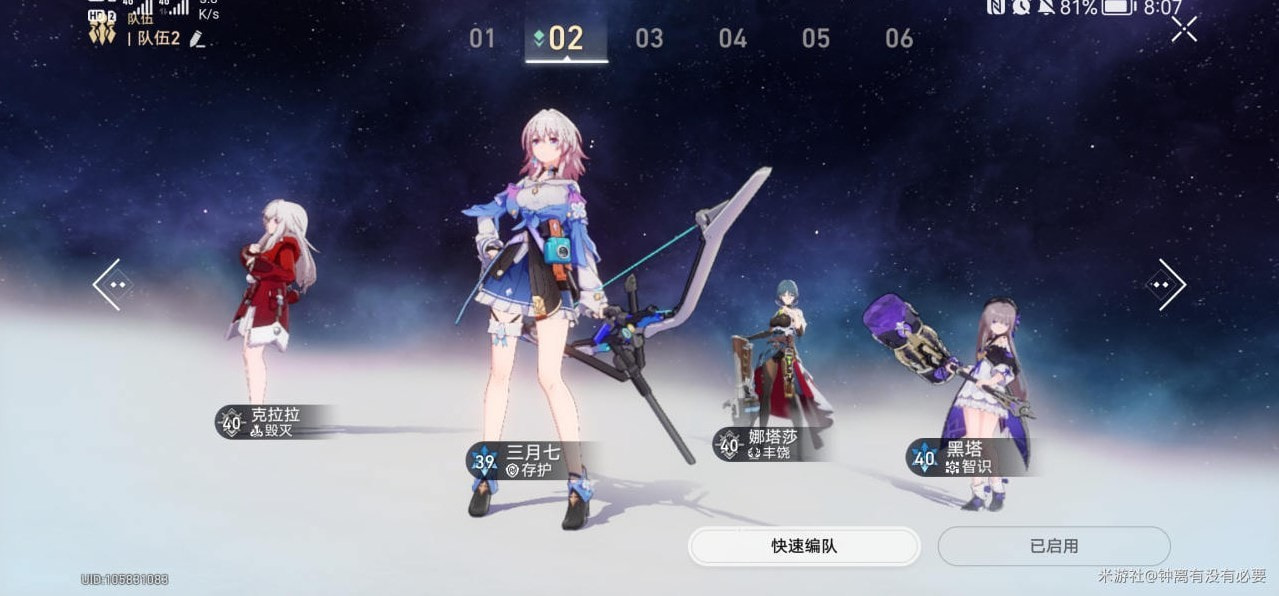1279x596 pixels.
Task: Open team tab 04
Action: [x=733, y=39]
